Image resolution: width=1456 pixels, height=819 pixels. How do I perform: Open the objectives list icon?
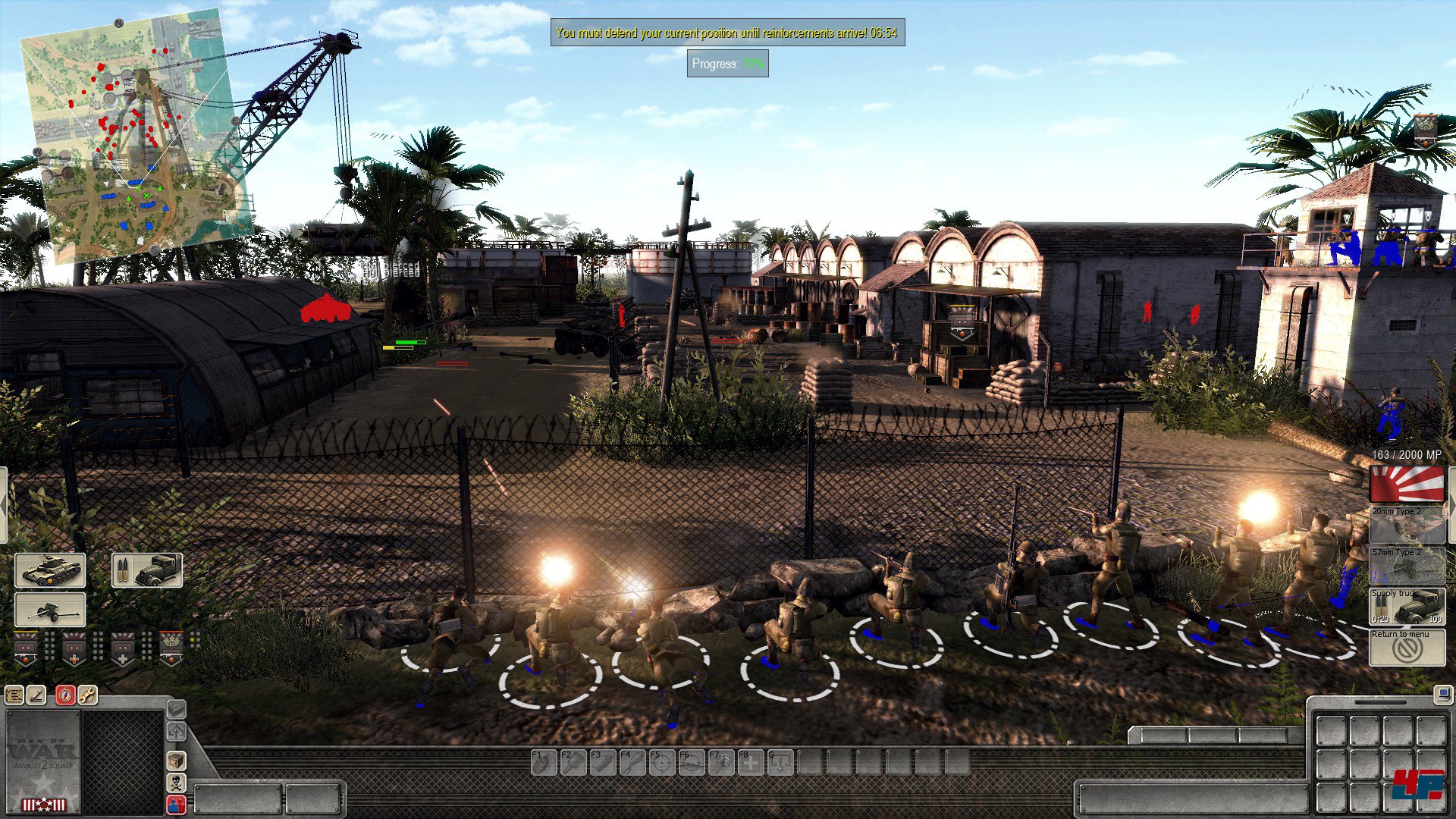point(14,695)
